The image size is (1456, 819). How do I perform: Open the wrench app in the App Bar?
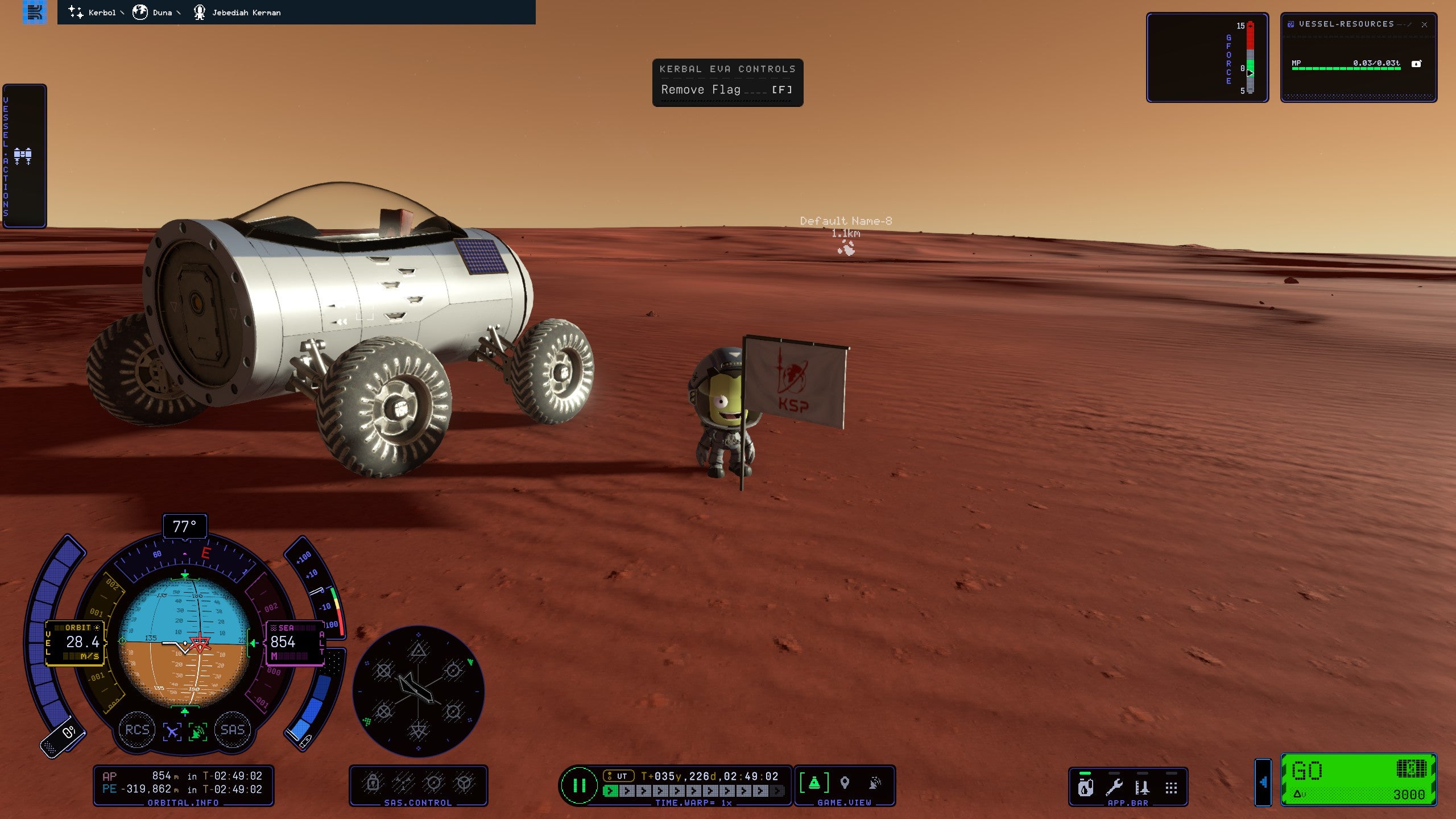click(1114, 788)
